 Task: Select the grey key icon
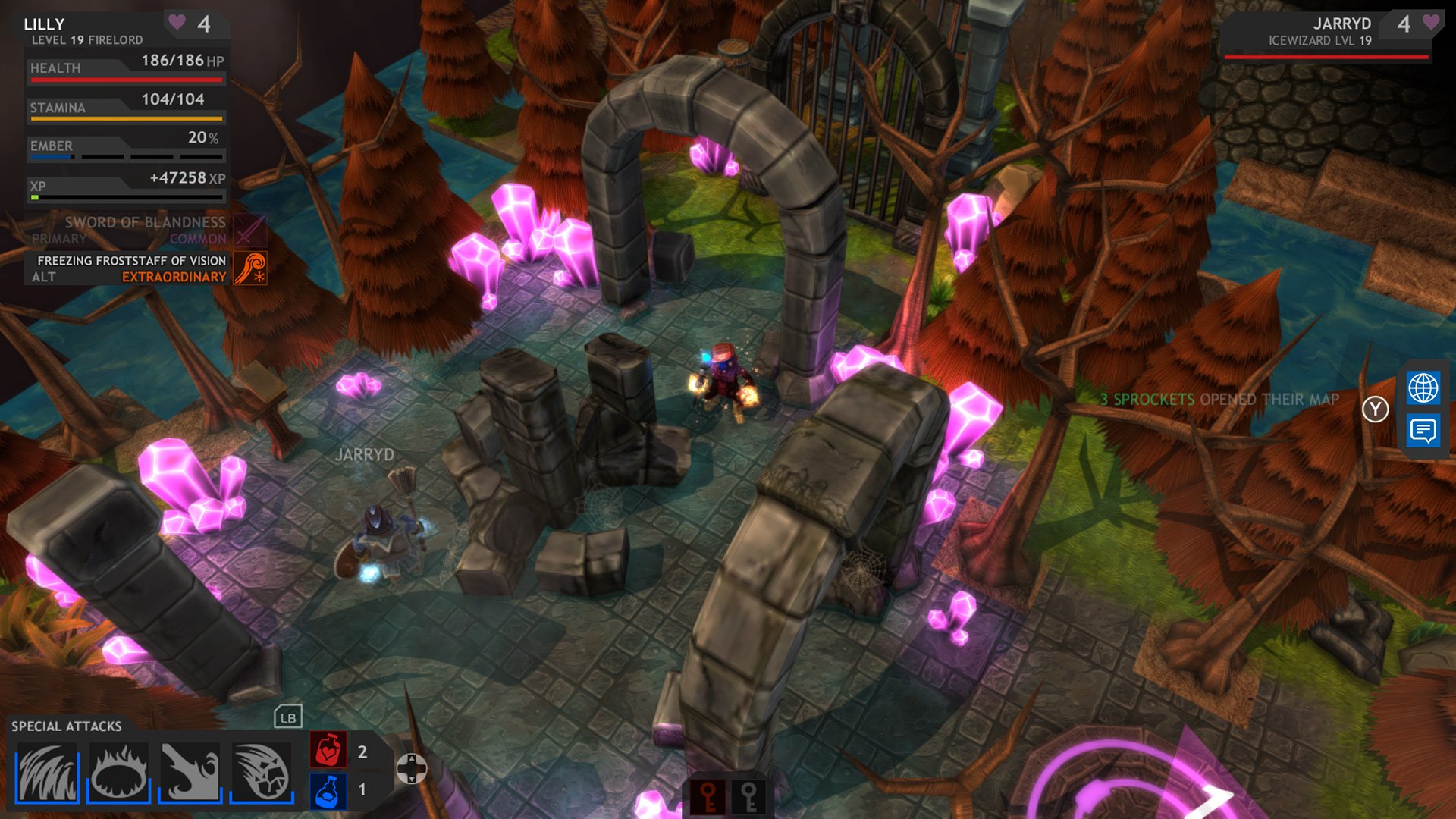click(749, 797)
